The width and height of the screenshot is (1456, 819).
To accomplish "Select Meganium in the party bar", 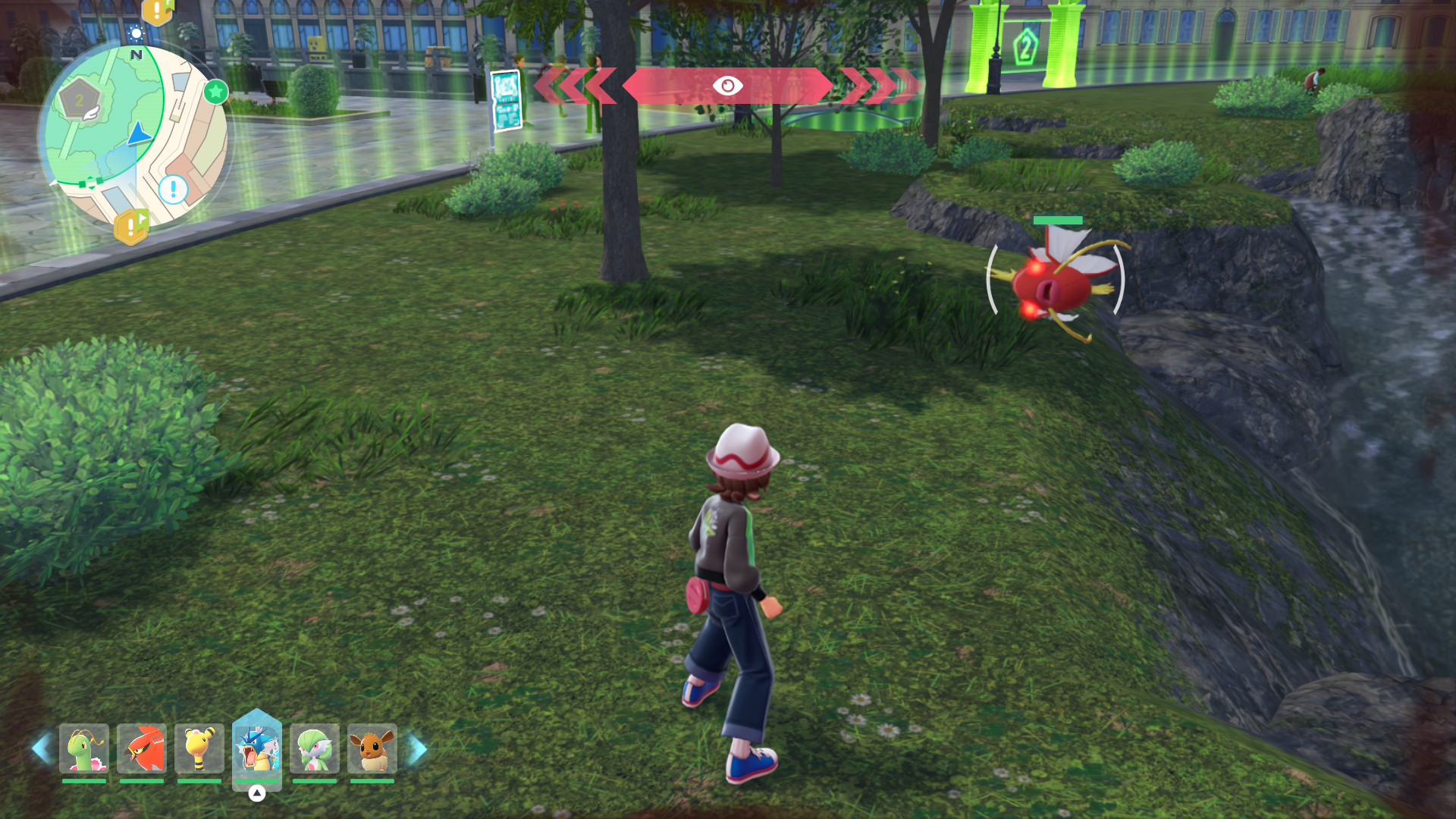I will [84, 748].
